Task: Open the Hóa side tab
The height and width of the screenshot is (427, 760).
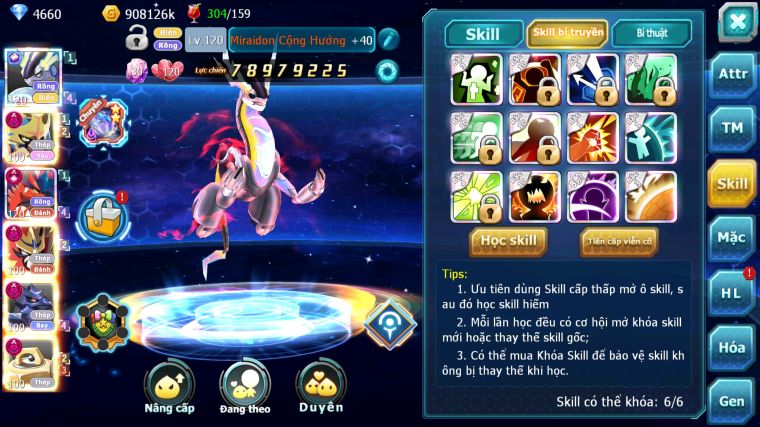Action: 732,347
